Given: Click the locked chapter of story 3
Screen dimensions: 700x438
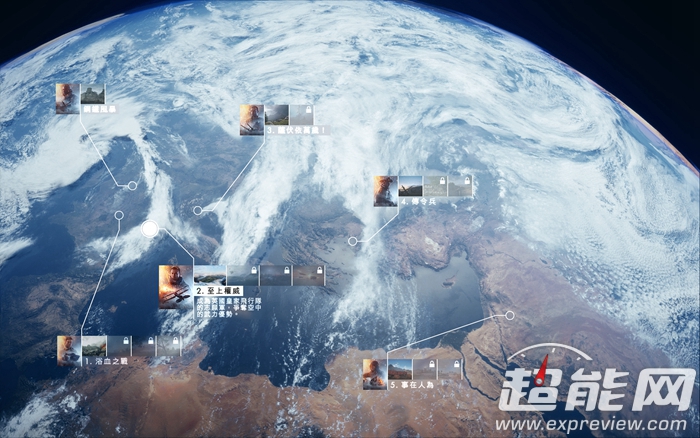Looking at the screenshot, I should click(302, 114).
